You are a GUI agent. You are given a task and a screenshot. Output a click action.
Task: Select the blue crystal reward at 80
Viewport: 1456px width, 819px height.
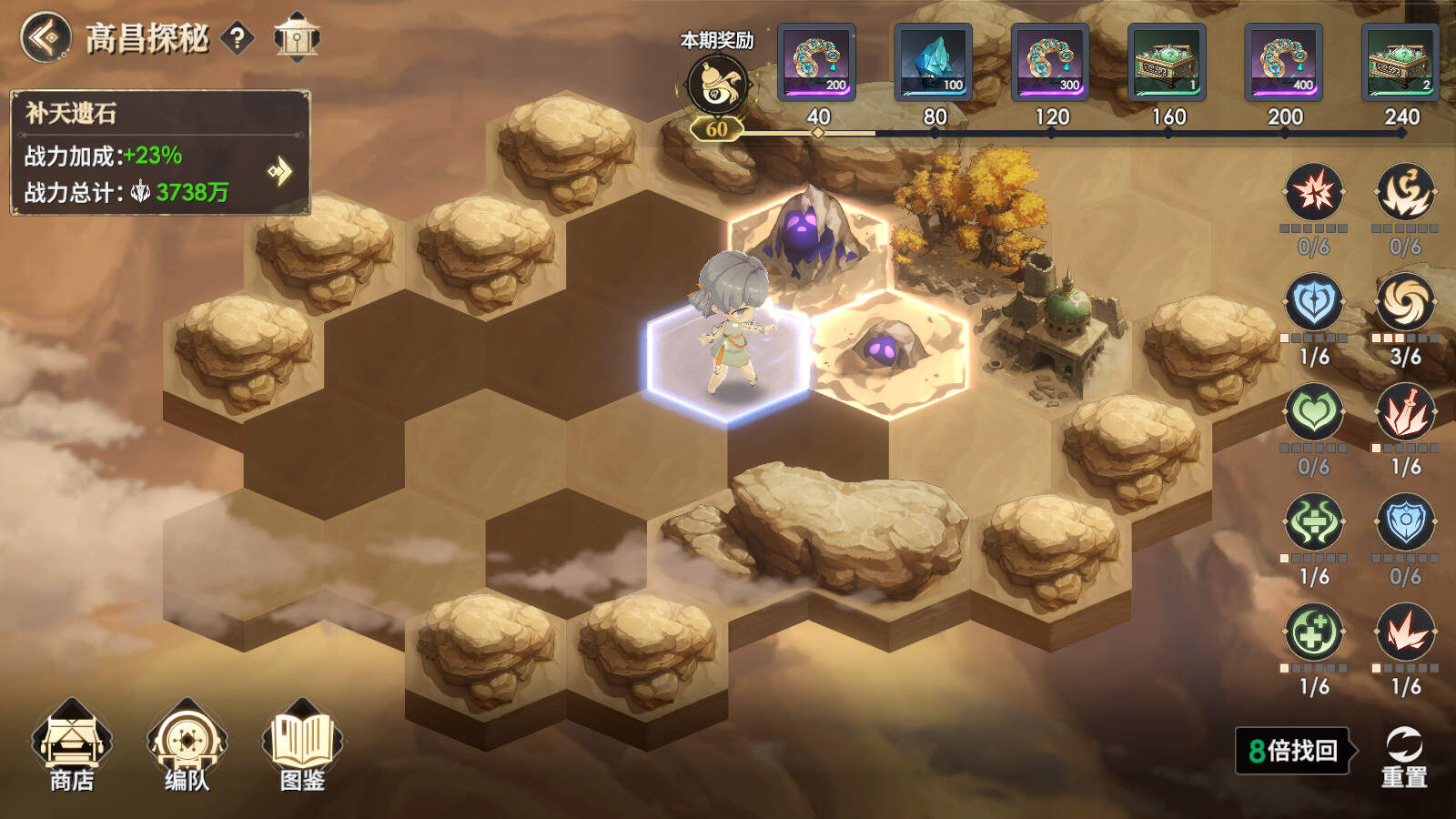934,63
